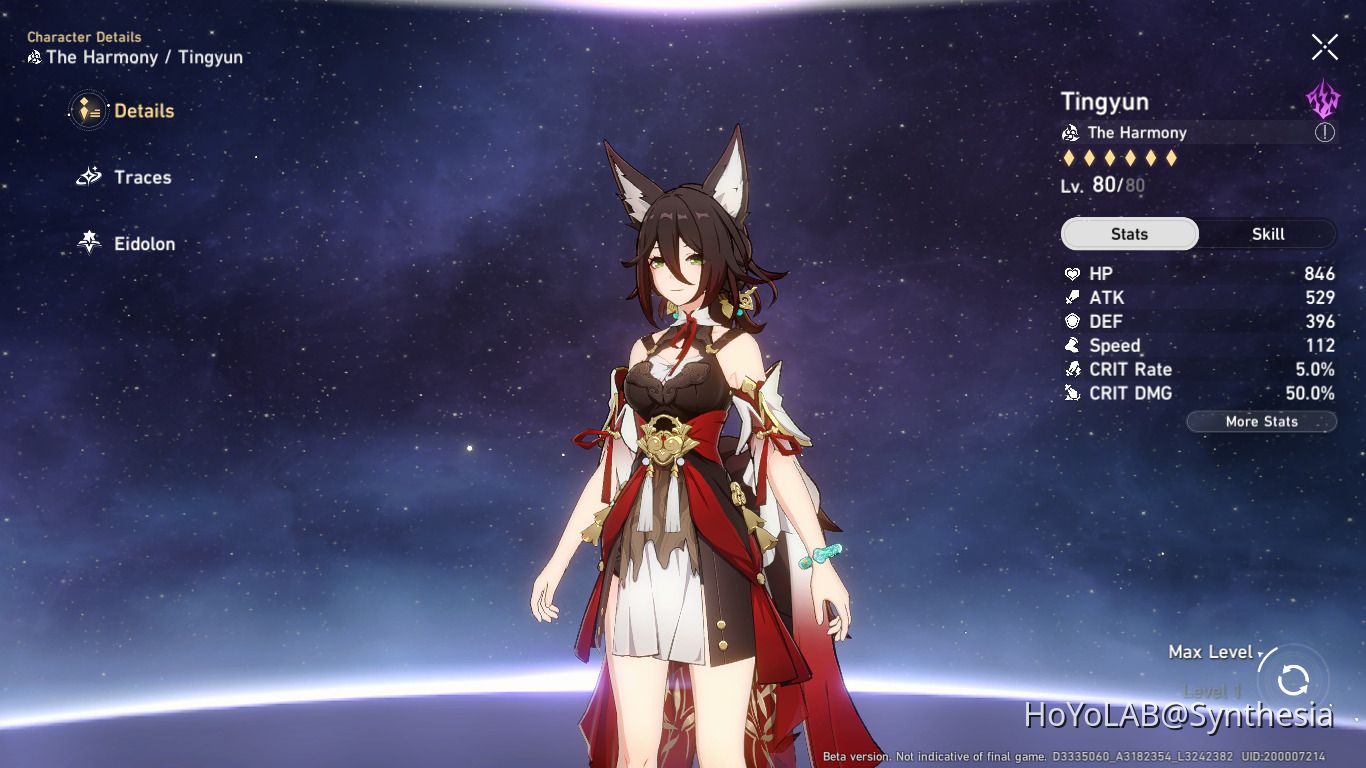This screenshot has width=1366, height=768.
Task: Click the exclamation info indicator beside The Harmony
Action: [x=1325, y=131]
